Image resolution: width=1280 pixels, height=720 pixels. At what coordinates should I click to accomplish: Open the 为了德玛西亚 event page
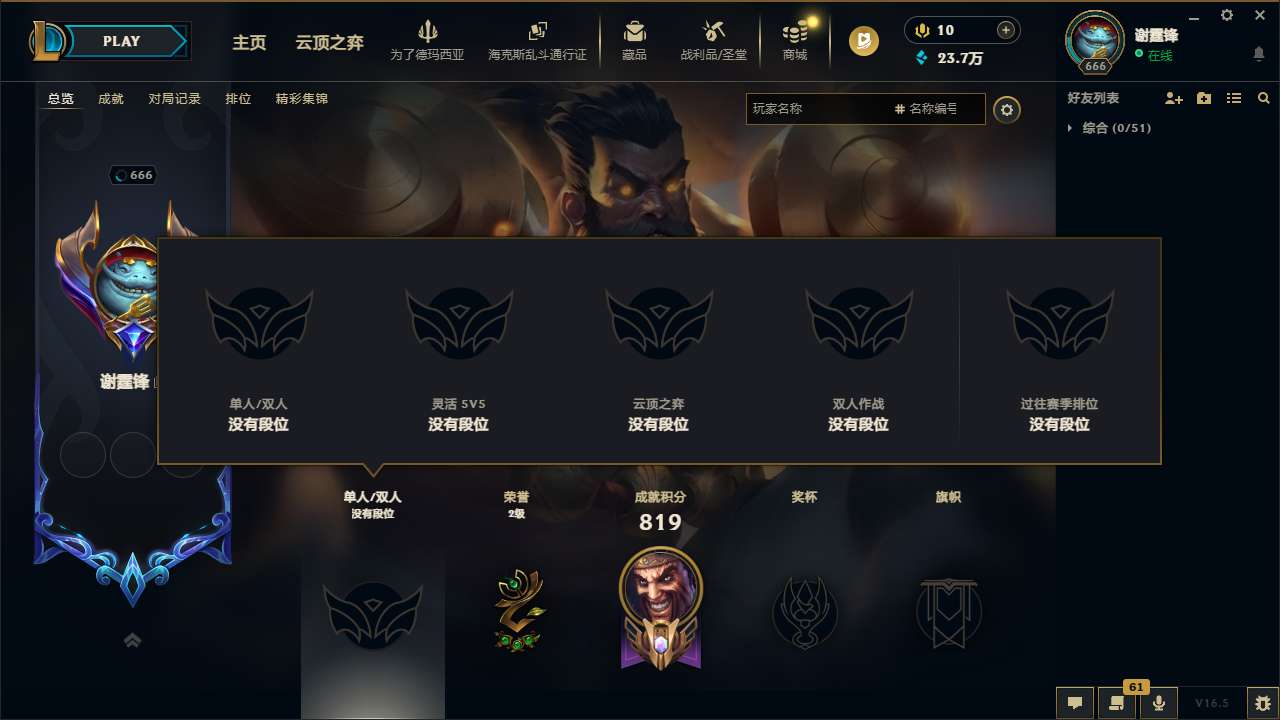(428, 41)
